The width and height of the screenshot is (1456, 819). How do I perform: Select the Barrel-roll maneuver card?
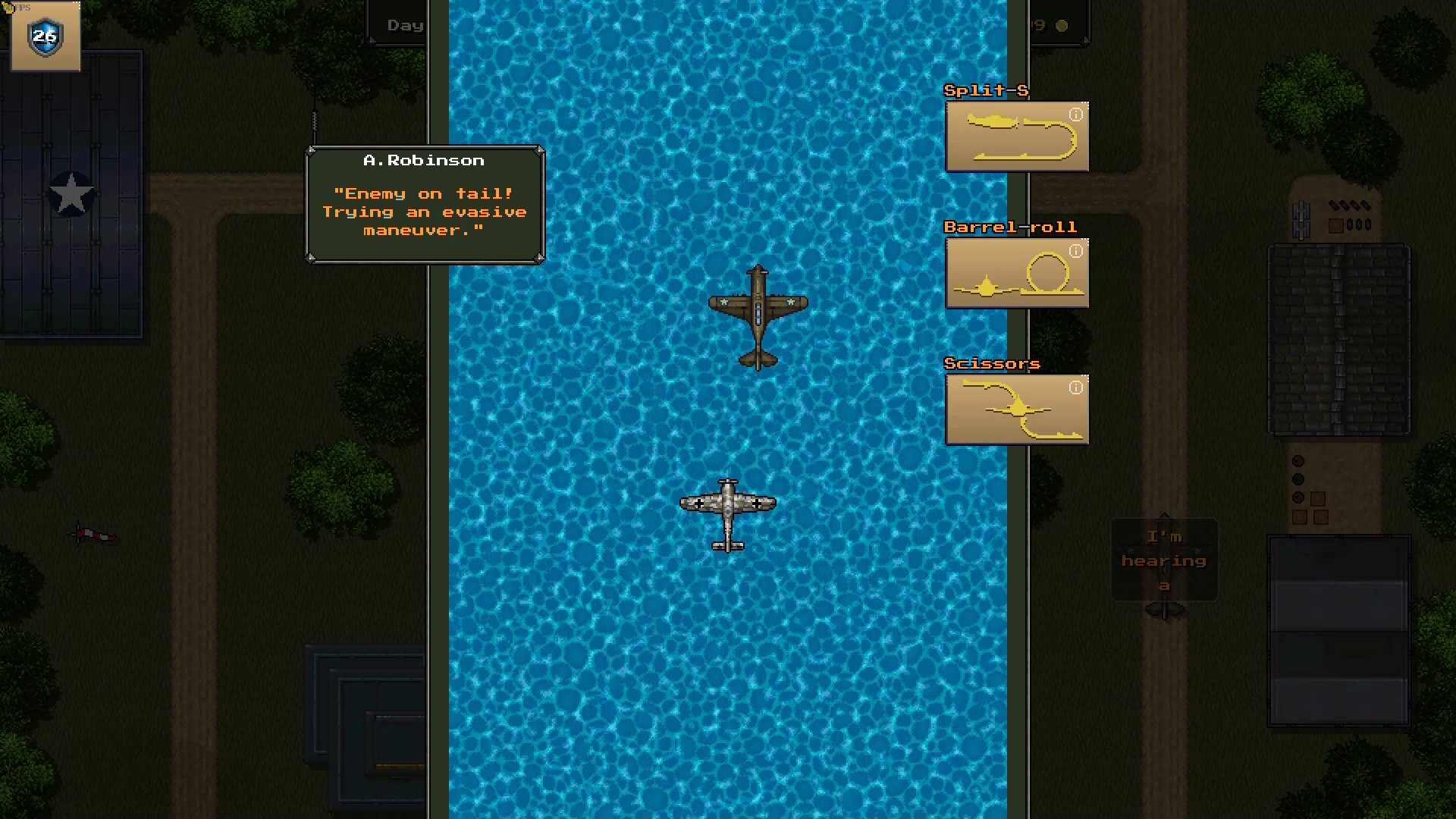[1016, 275]
